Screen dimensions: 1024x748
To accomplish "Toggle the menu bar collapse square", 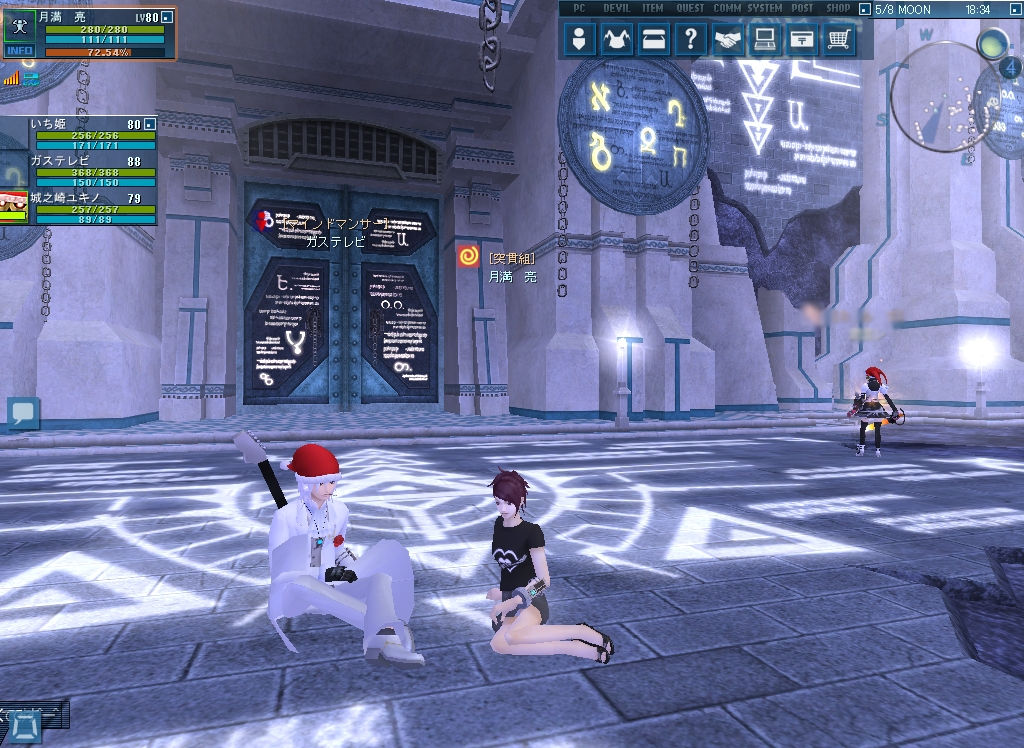I will (863, 9).
